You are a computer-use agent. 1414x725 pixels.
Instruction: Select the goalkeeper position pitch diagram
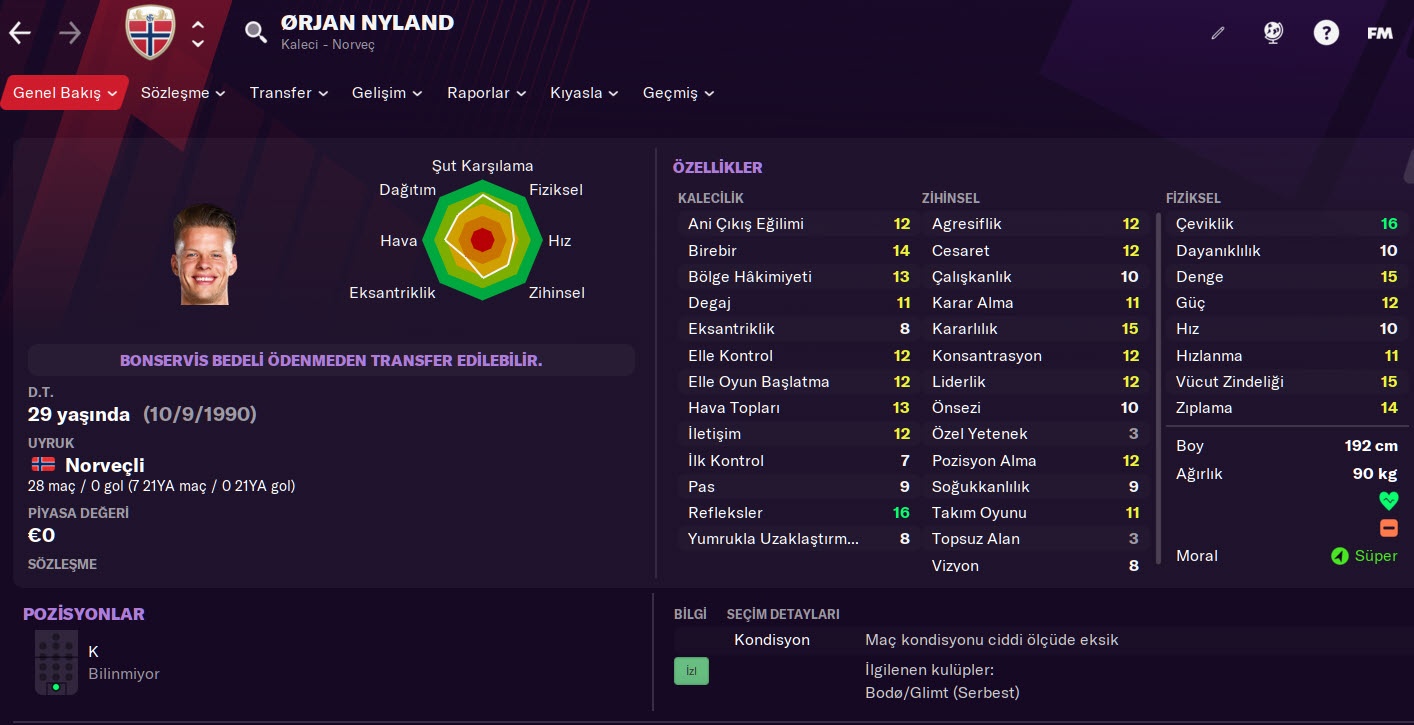(56, 662)
